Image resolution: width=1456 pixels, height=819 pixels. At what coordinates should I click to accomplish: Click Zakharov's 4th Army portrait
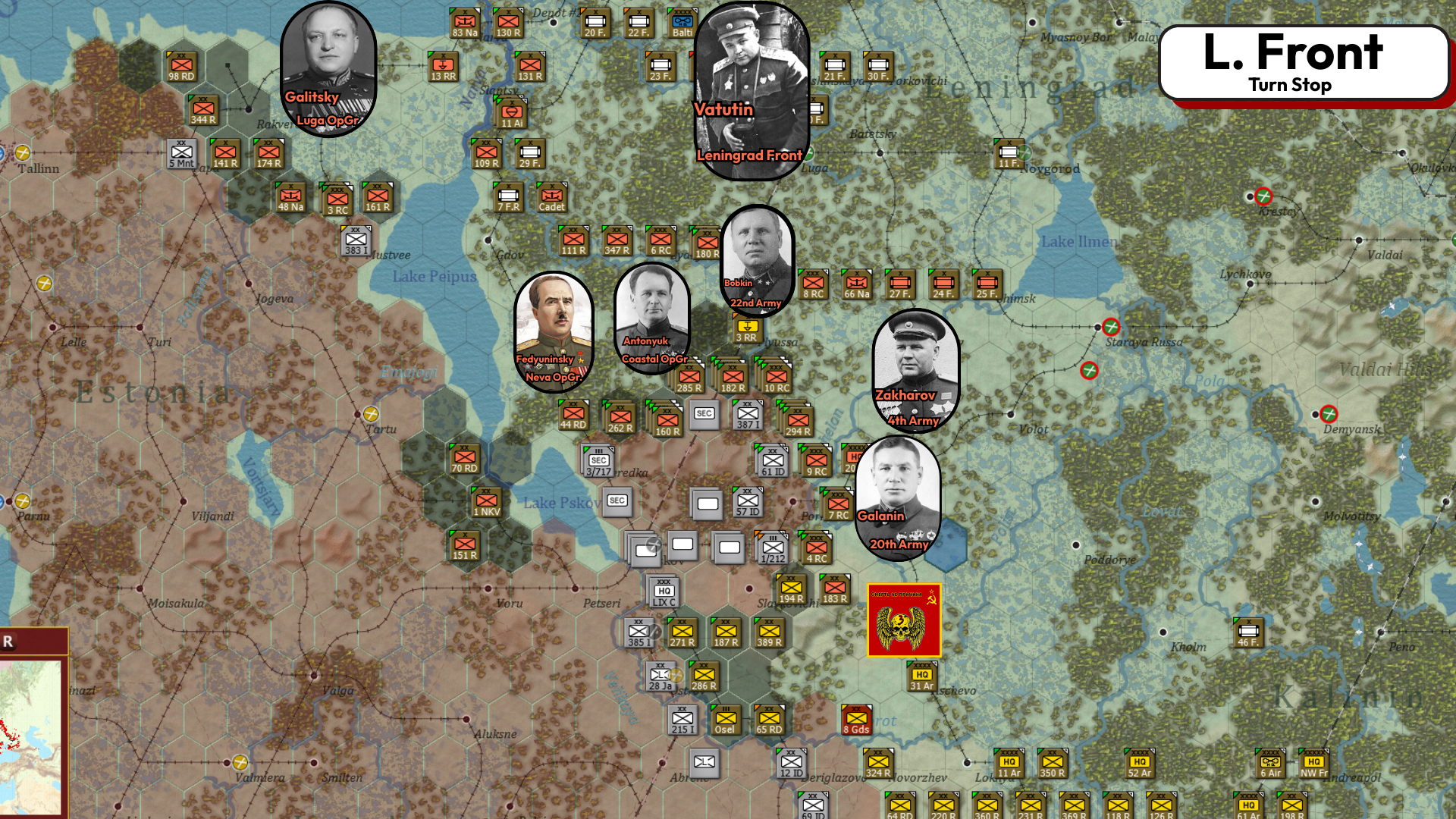[915, 372]
